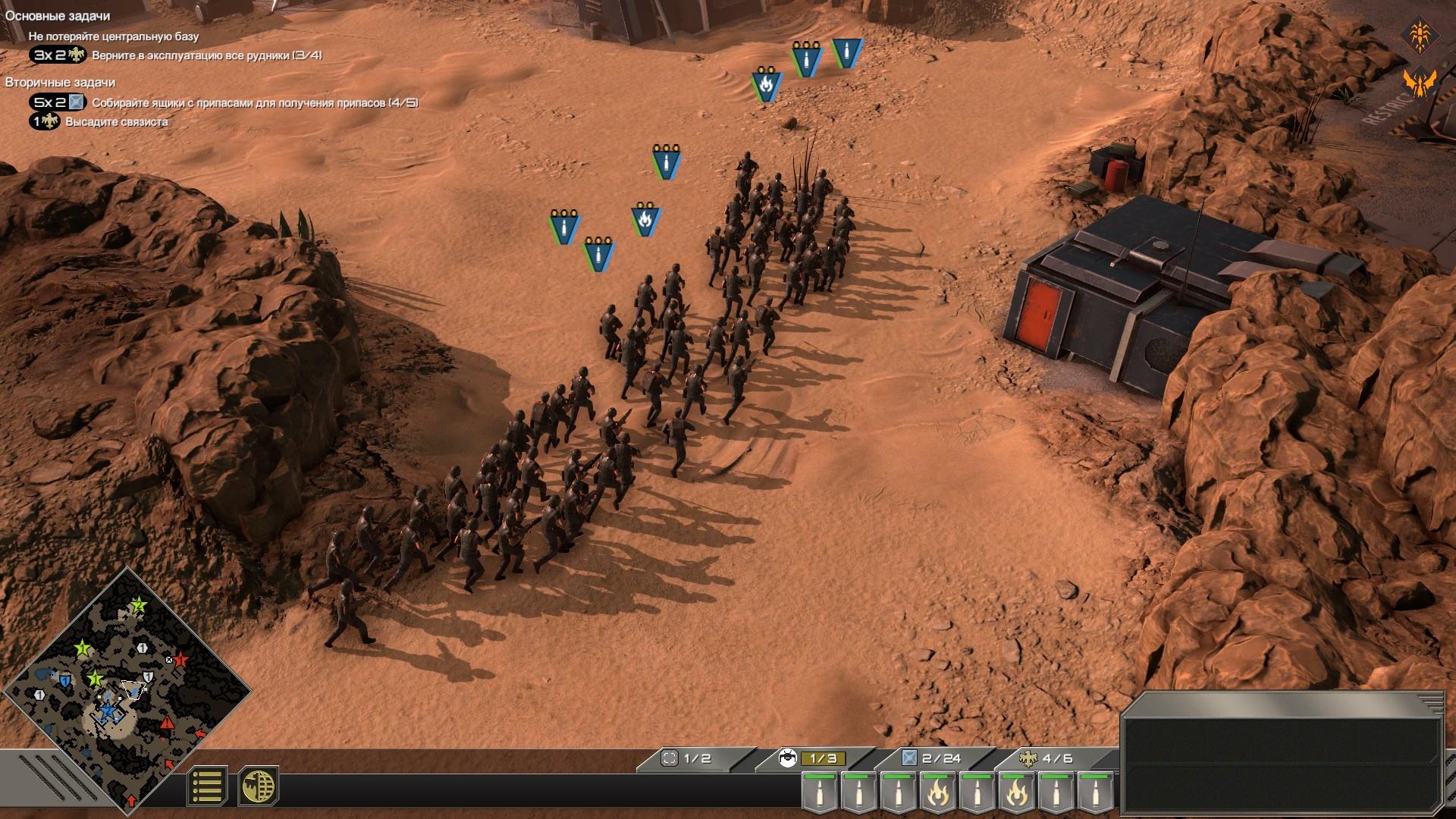The height and width of the screenshot is (819, 1456).
Task: Select the last rifle squad card in the bar
Action: click(1096, 792)
